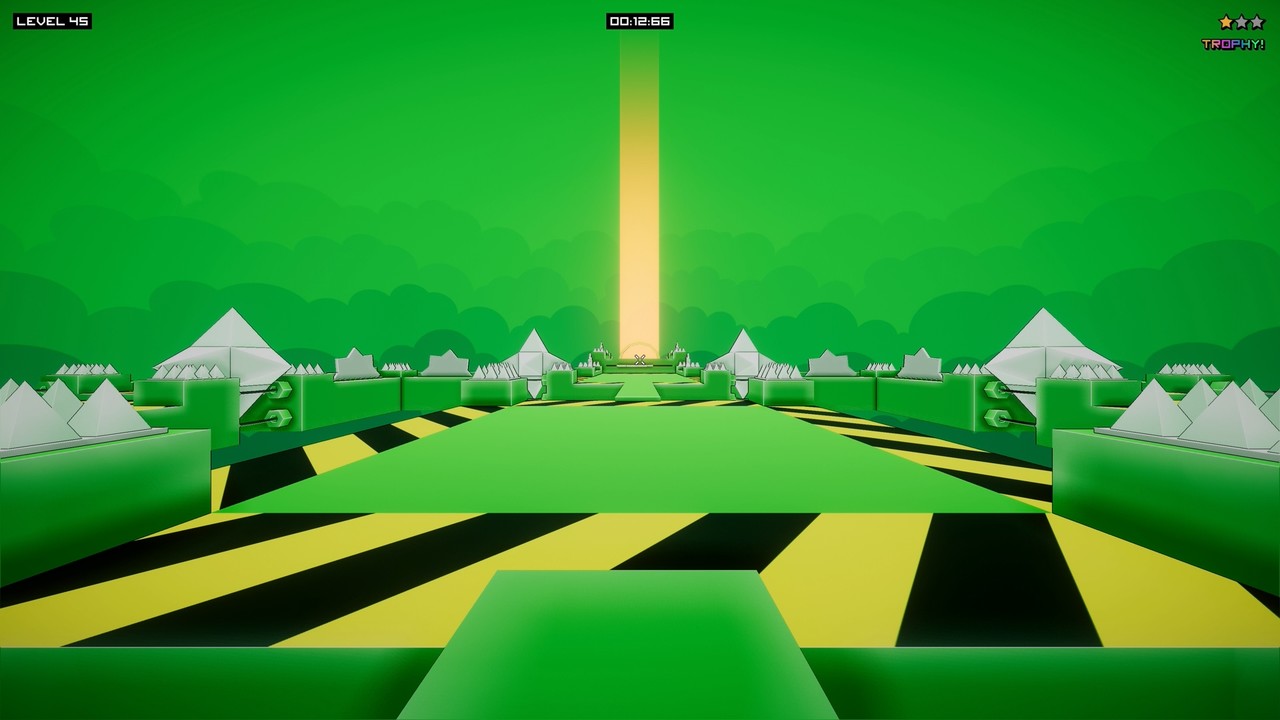Select the X marker beneath the light beam
This screenshot has width=1280, height=720.
639,358
